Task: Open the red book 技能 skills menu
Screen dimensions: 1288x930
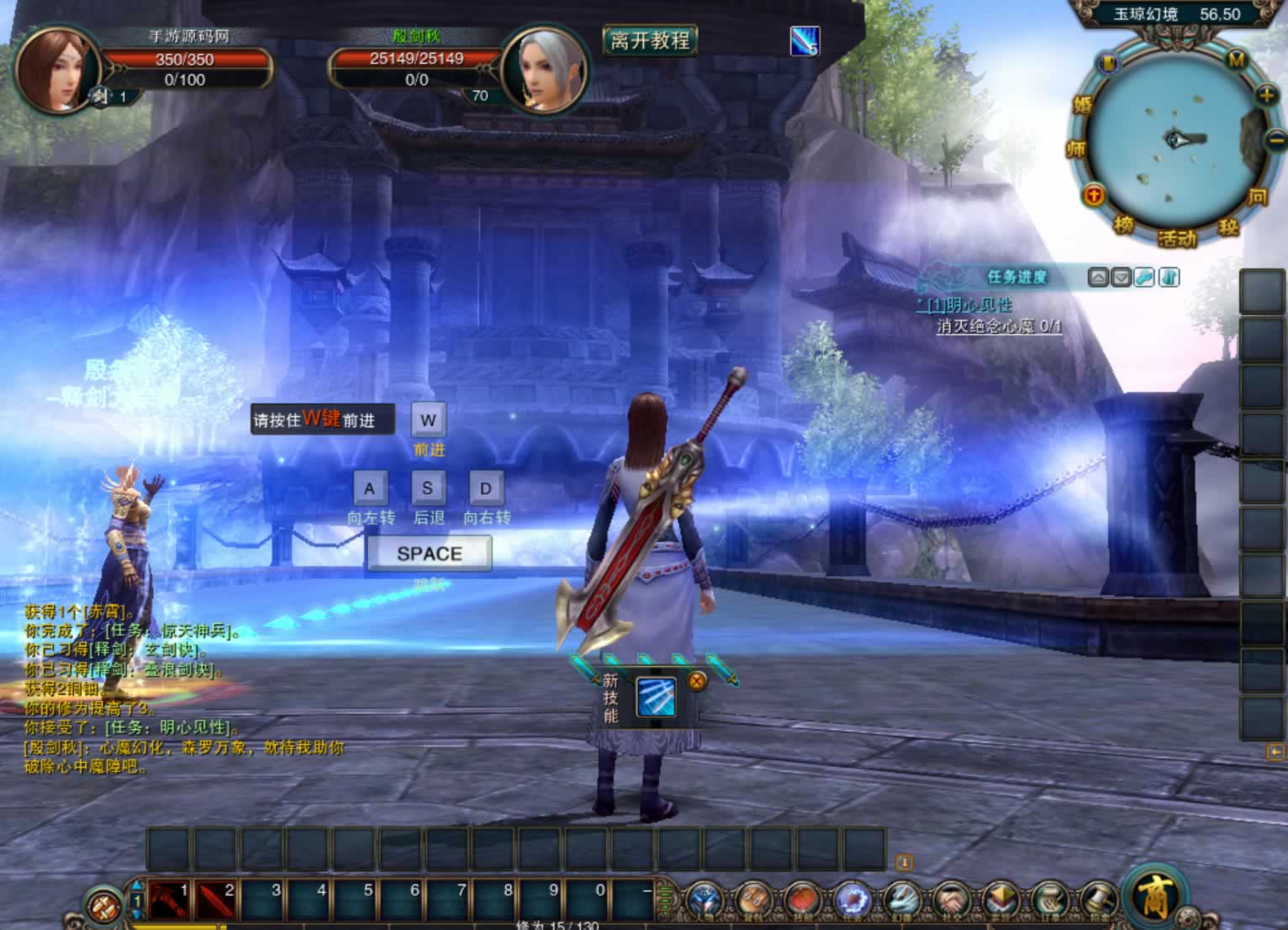Action: click(803, 901)
